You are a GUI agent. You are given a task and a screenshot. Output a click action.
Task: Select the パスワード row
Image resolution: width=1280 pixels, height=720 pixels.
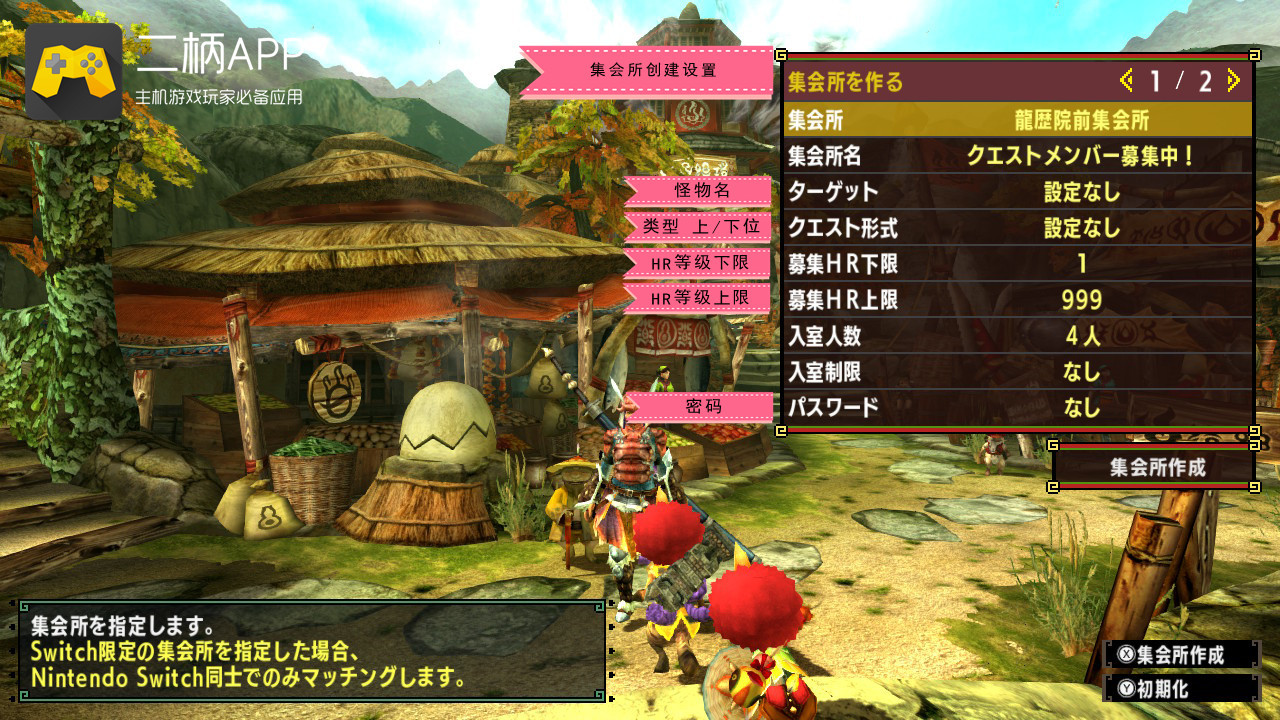pos(1017,408)
